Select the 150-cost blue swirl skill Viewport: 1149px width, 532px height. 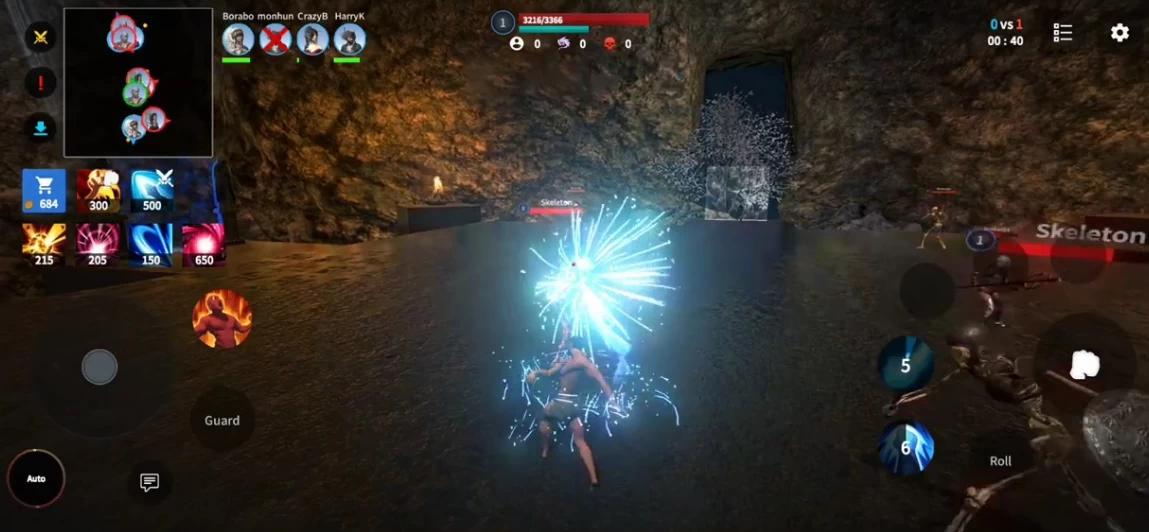(150, 245)
